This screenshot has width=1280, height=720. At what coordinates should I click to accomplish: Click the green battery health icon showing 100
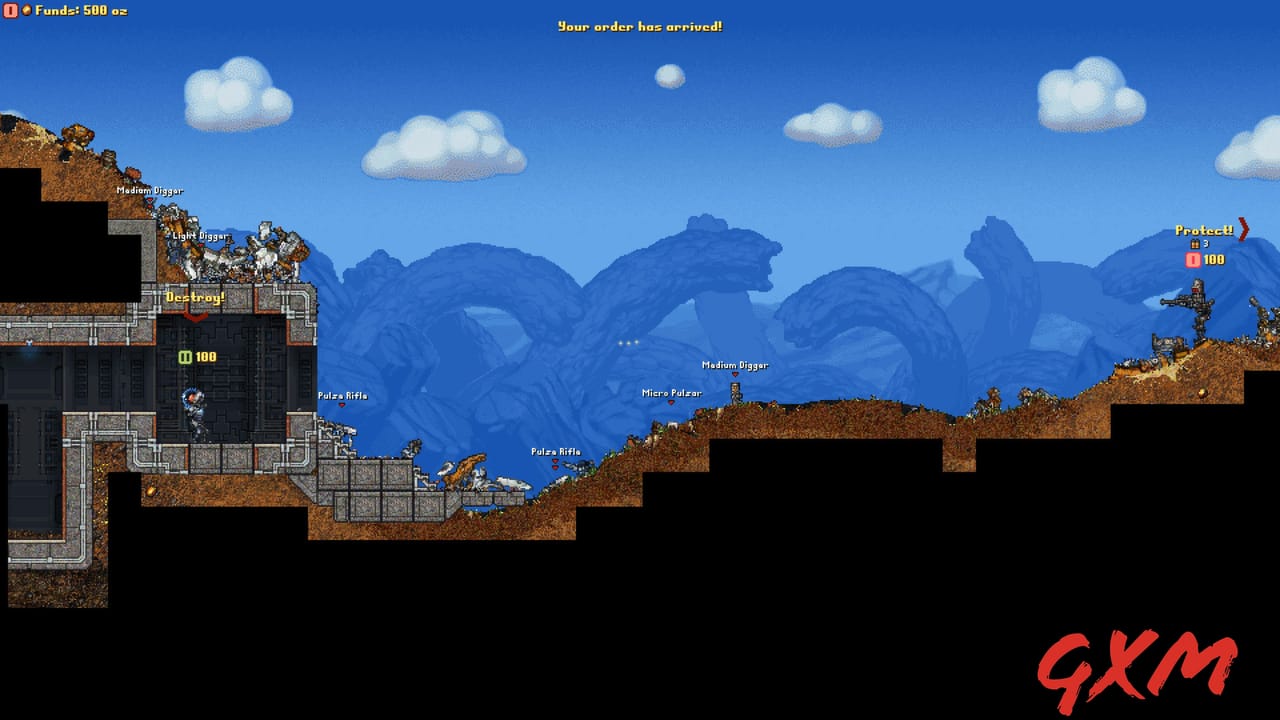coord(185,355)
